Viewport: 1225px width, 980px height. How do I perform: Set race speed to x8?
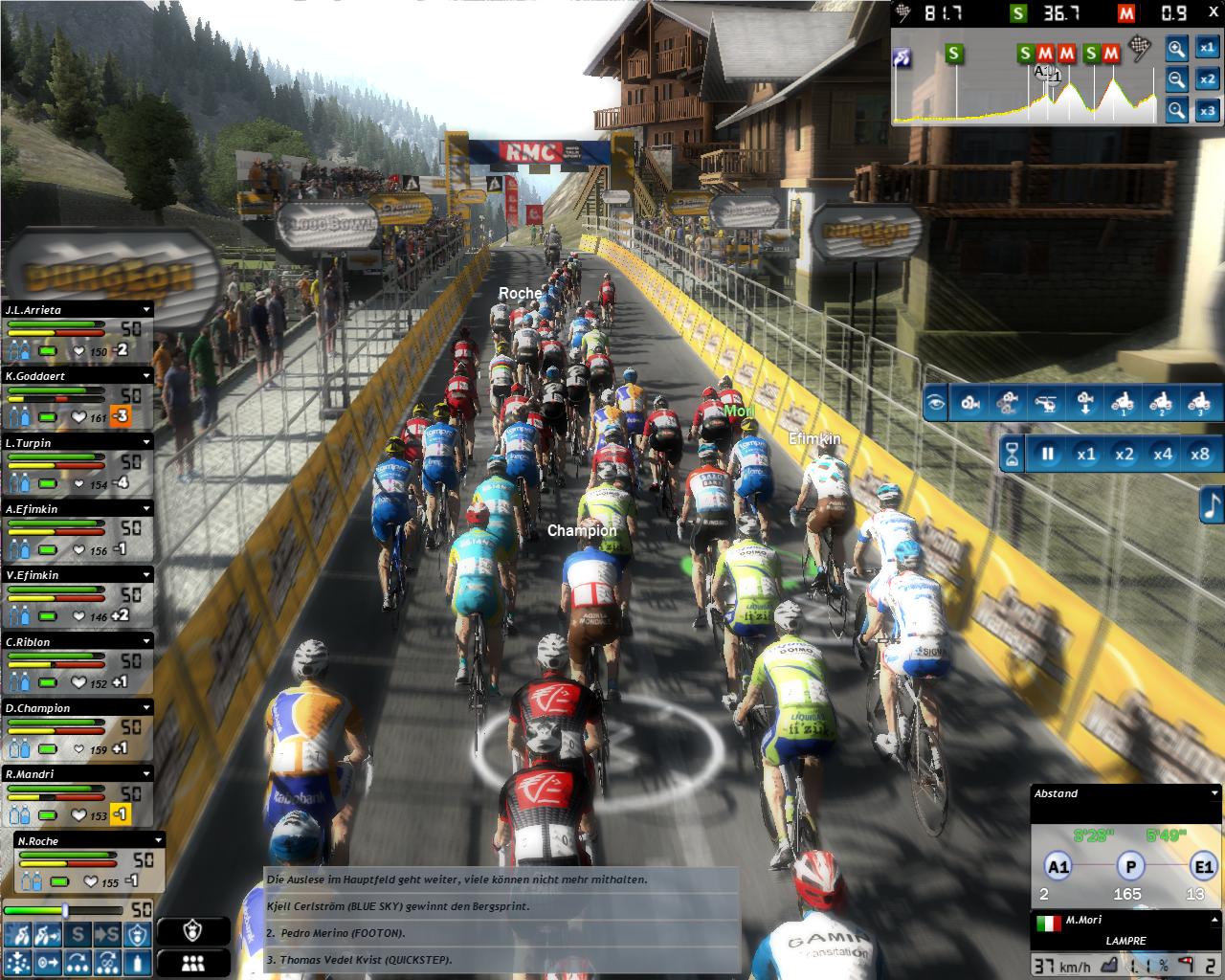pos(1200,454)
